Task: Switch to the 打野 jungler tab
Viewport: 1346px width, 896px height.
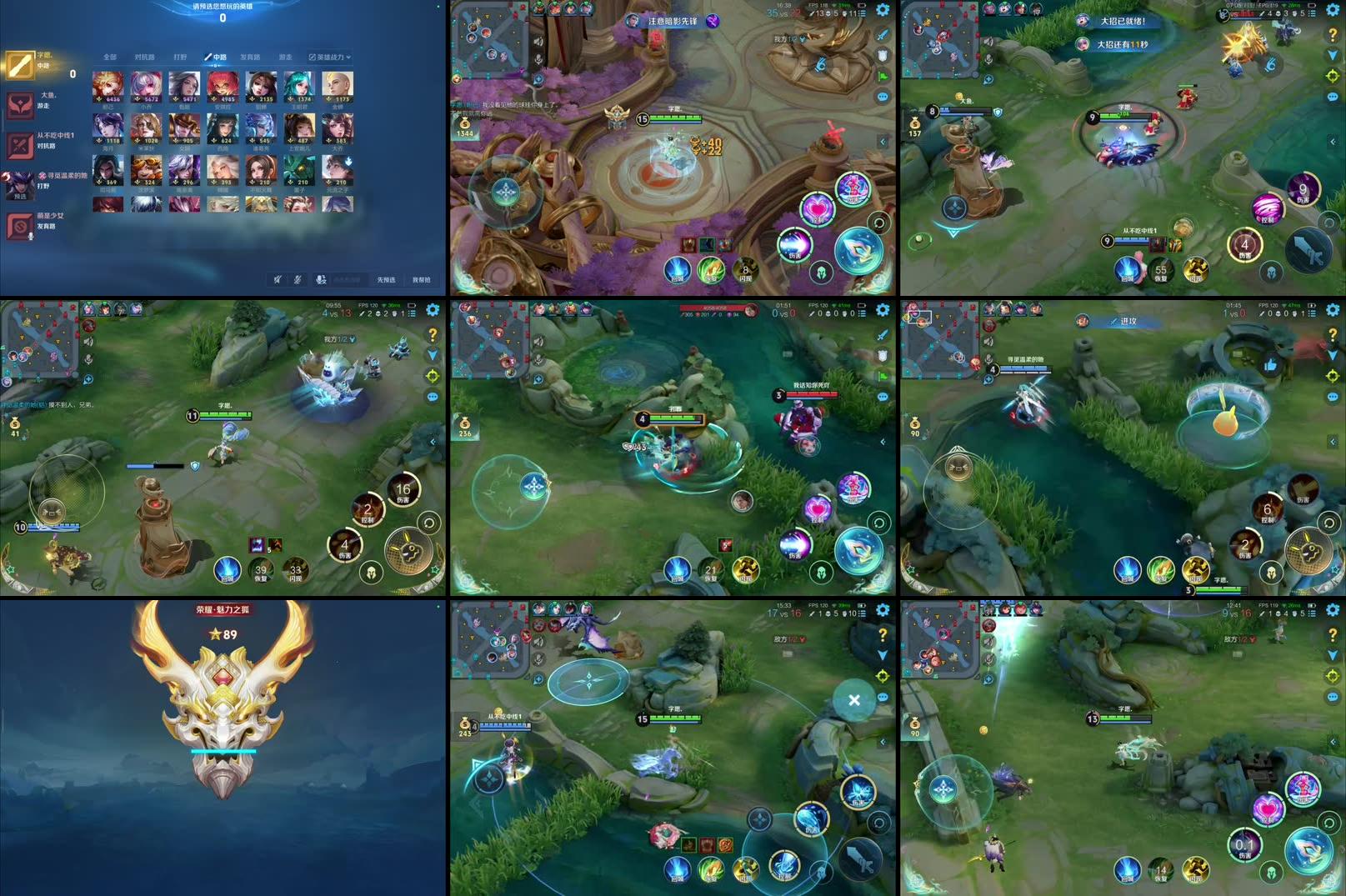Action: pyautogui.click(x=180, y=57)
